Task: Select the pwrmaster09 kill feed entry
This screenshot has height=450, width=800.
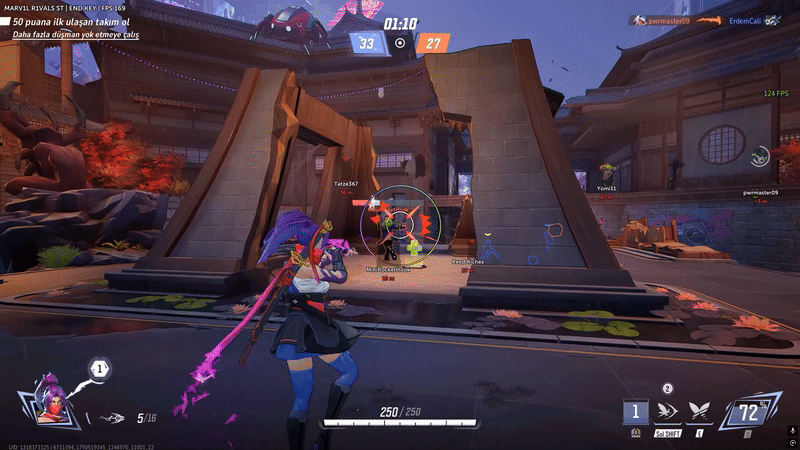Action: 668,19
